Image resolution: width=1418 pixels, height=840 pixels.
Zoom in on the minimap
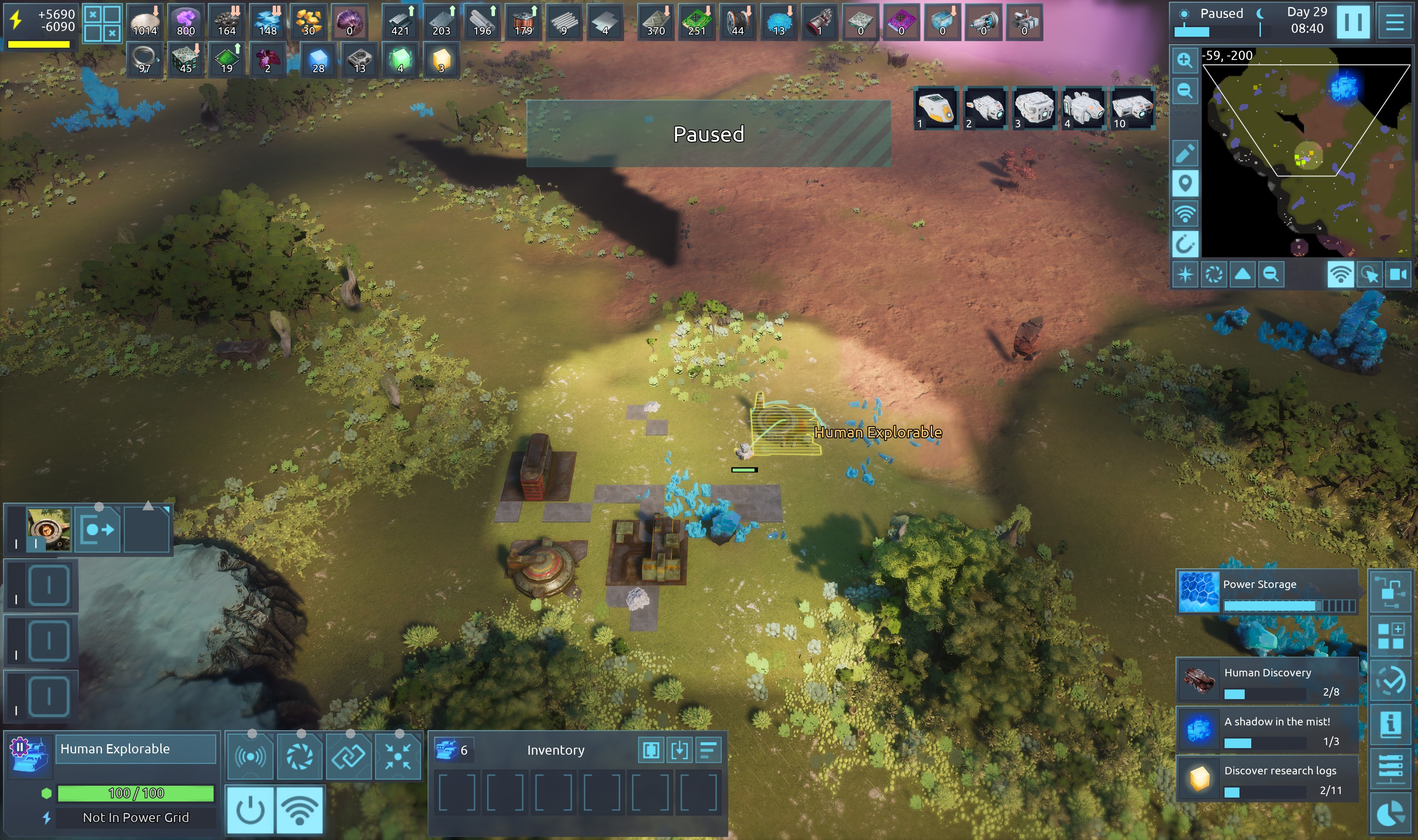click(x=1185, y=60)
